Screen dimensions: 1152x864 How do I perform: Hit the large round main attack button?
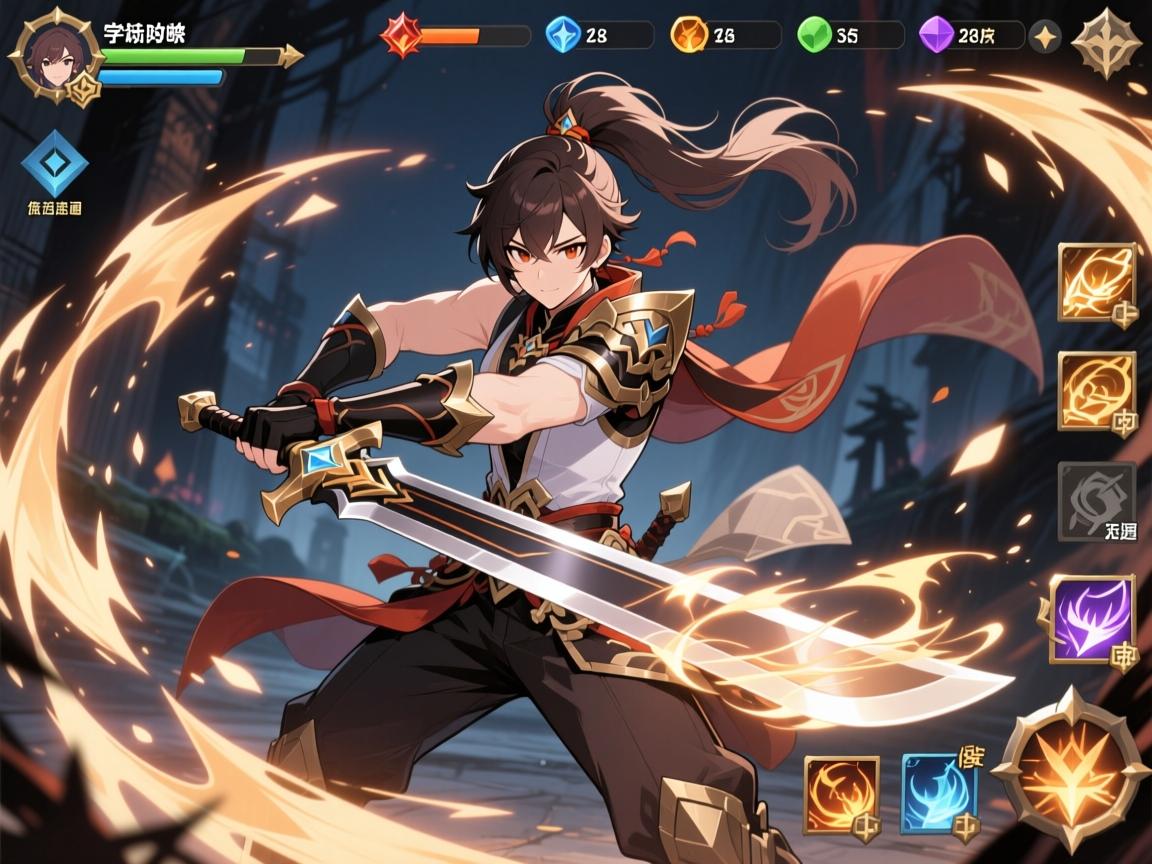pos(1071,769)
